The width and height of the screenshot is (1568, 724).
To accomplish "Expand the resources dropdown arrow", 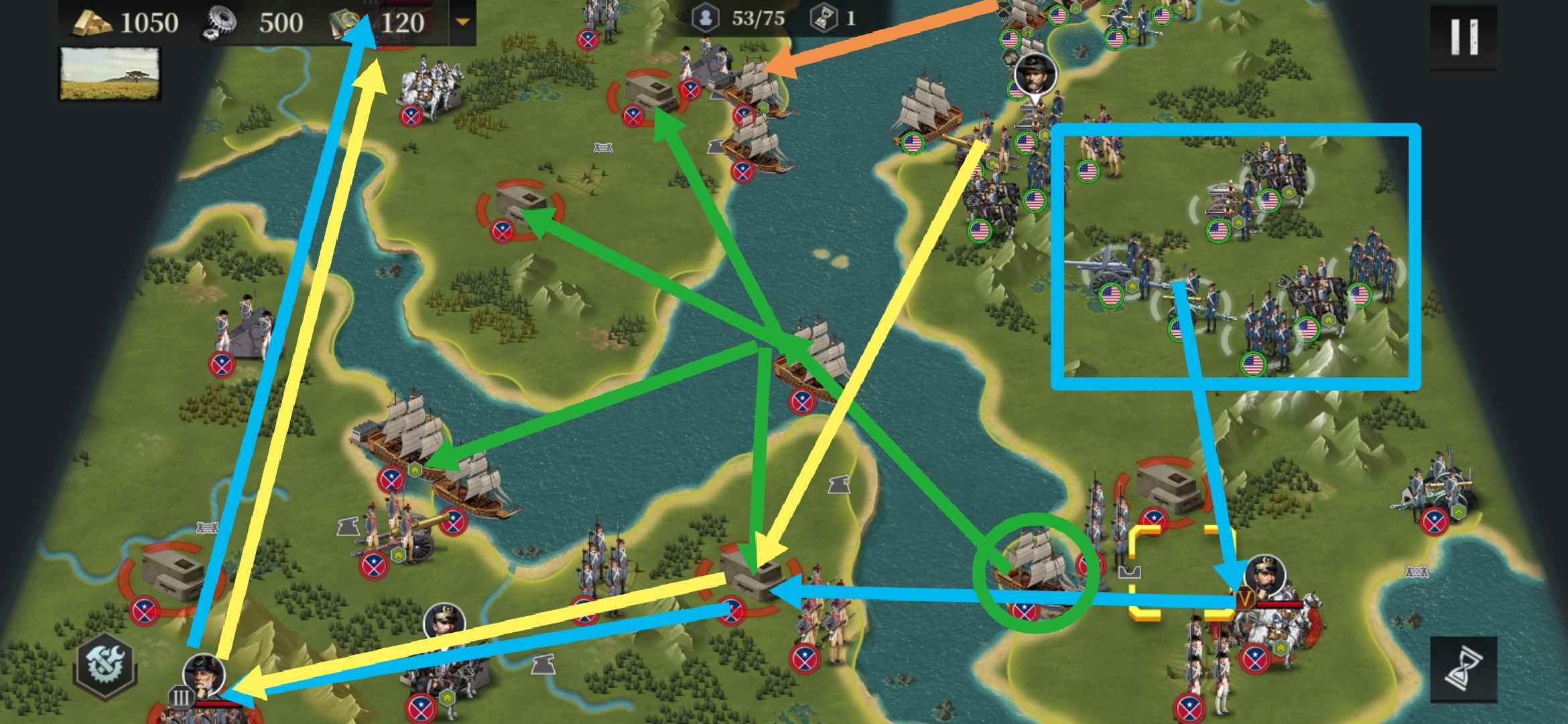I will point(462,22).
